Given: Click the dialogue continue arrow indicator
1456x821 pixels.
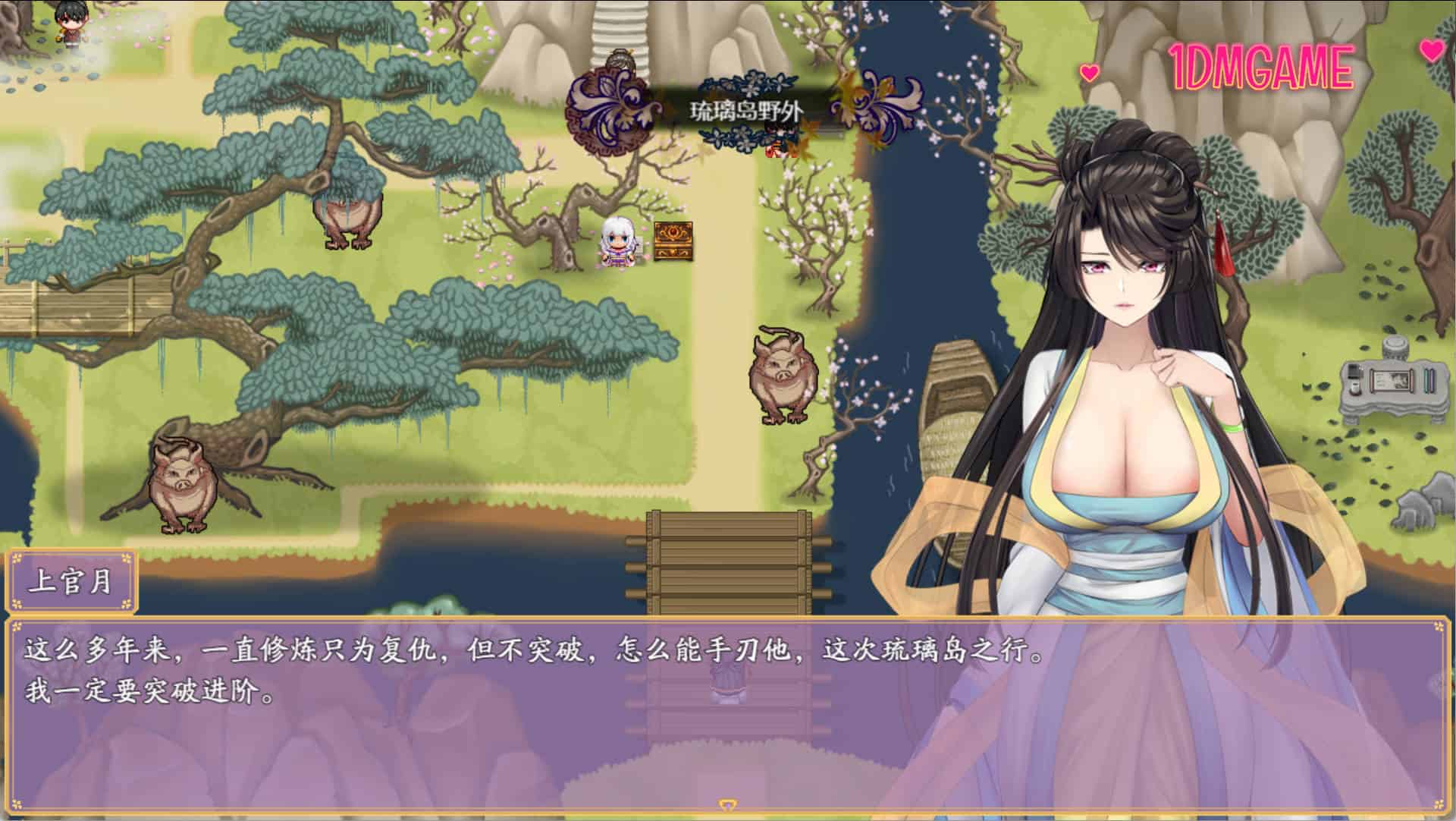Looking at the screenshot, I should coord(727,805).
